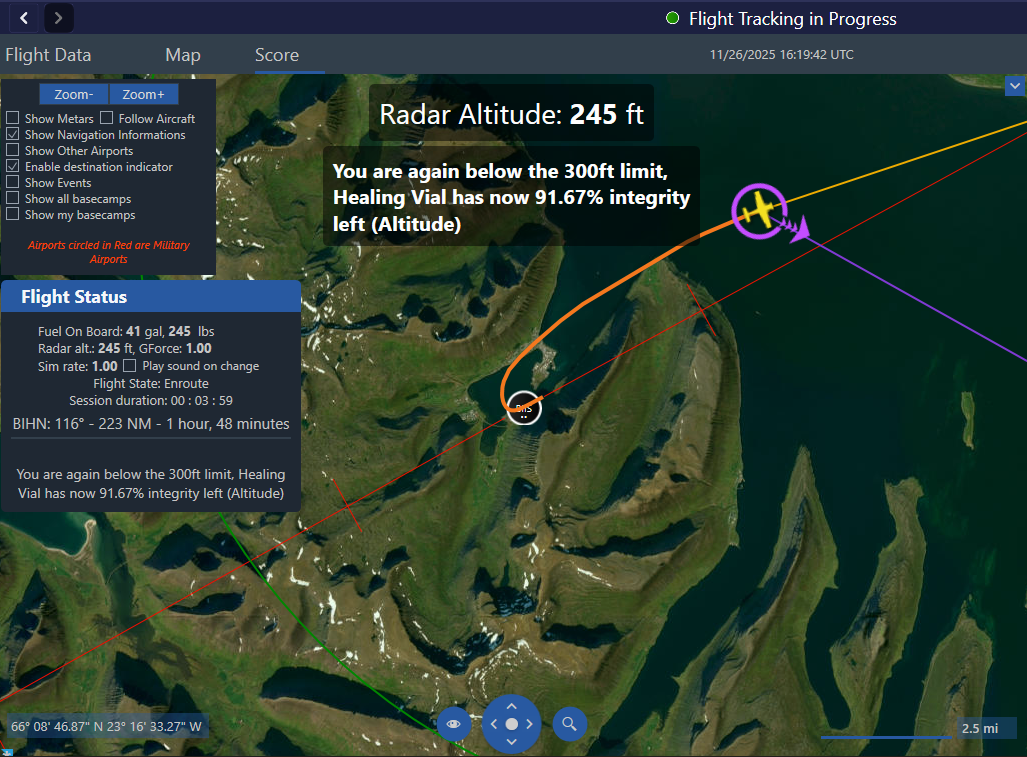
Task: Tick the Follow Aircraft checkbox
Action: 107,119
